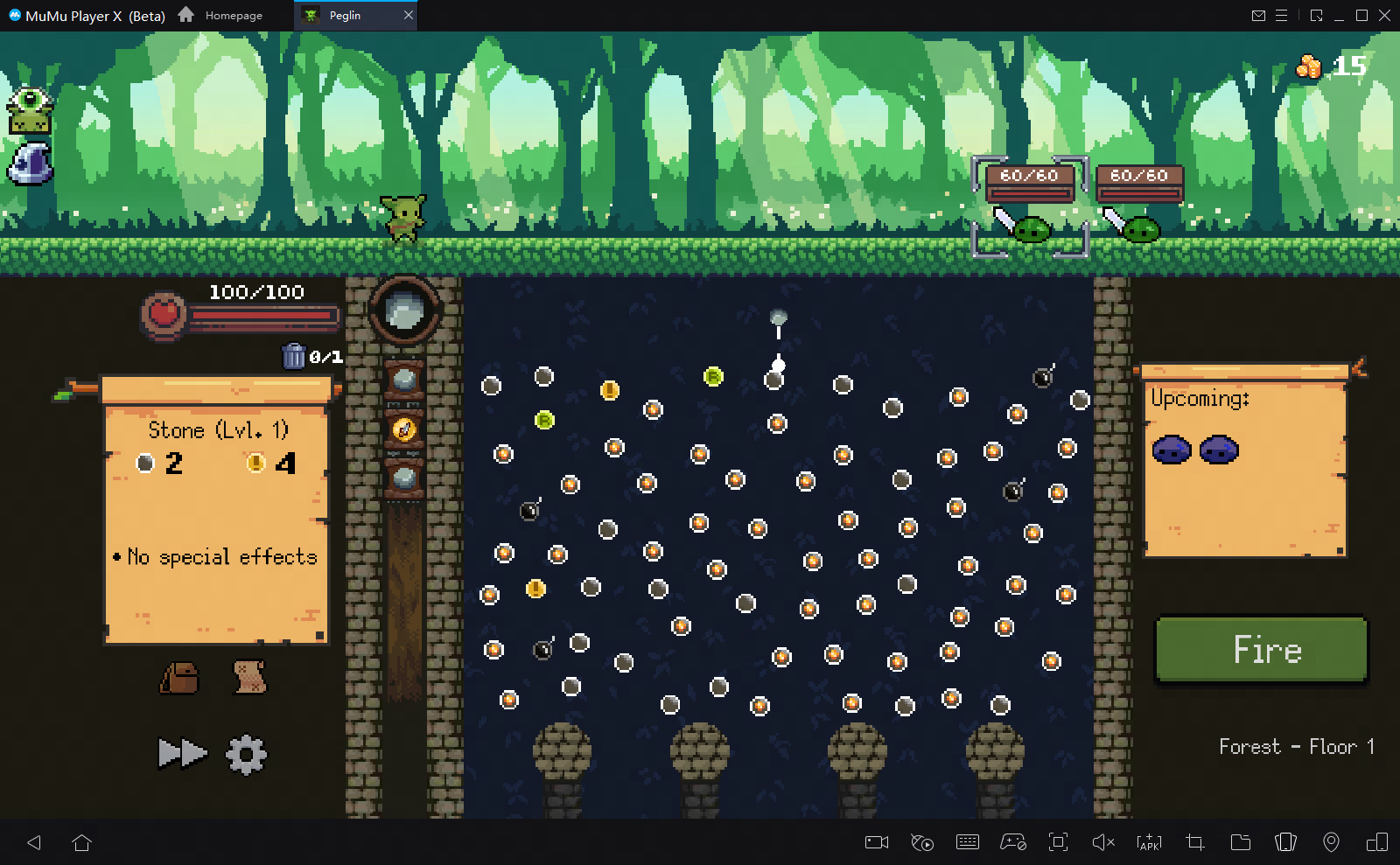Toggle fullscreen mode in the toolbar

1059,842
